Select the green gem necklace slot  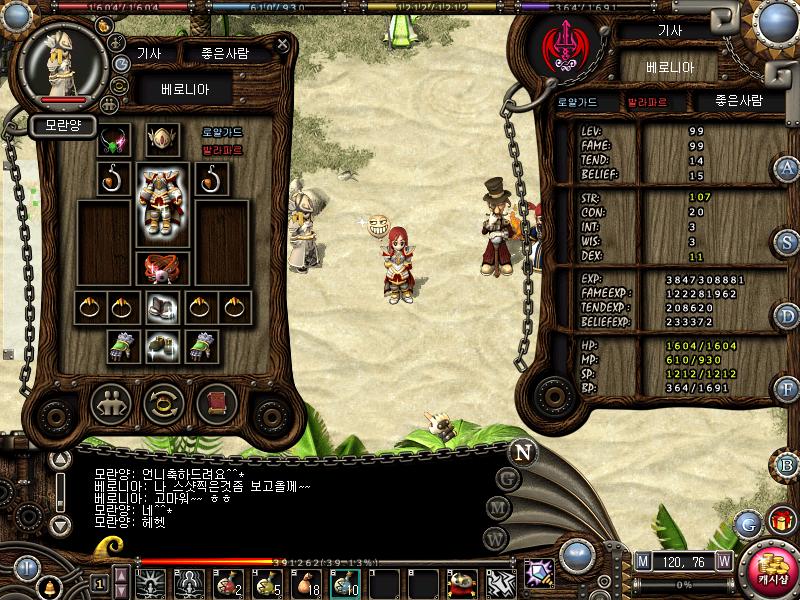pos(113,140)
